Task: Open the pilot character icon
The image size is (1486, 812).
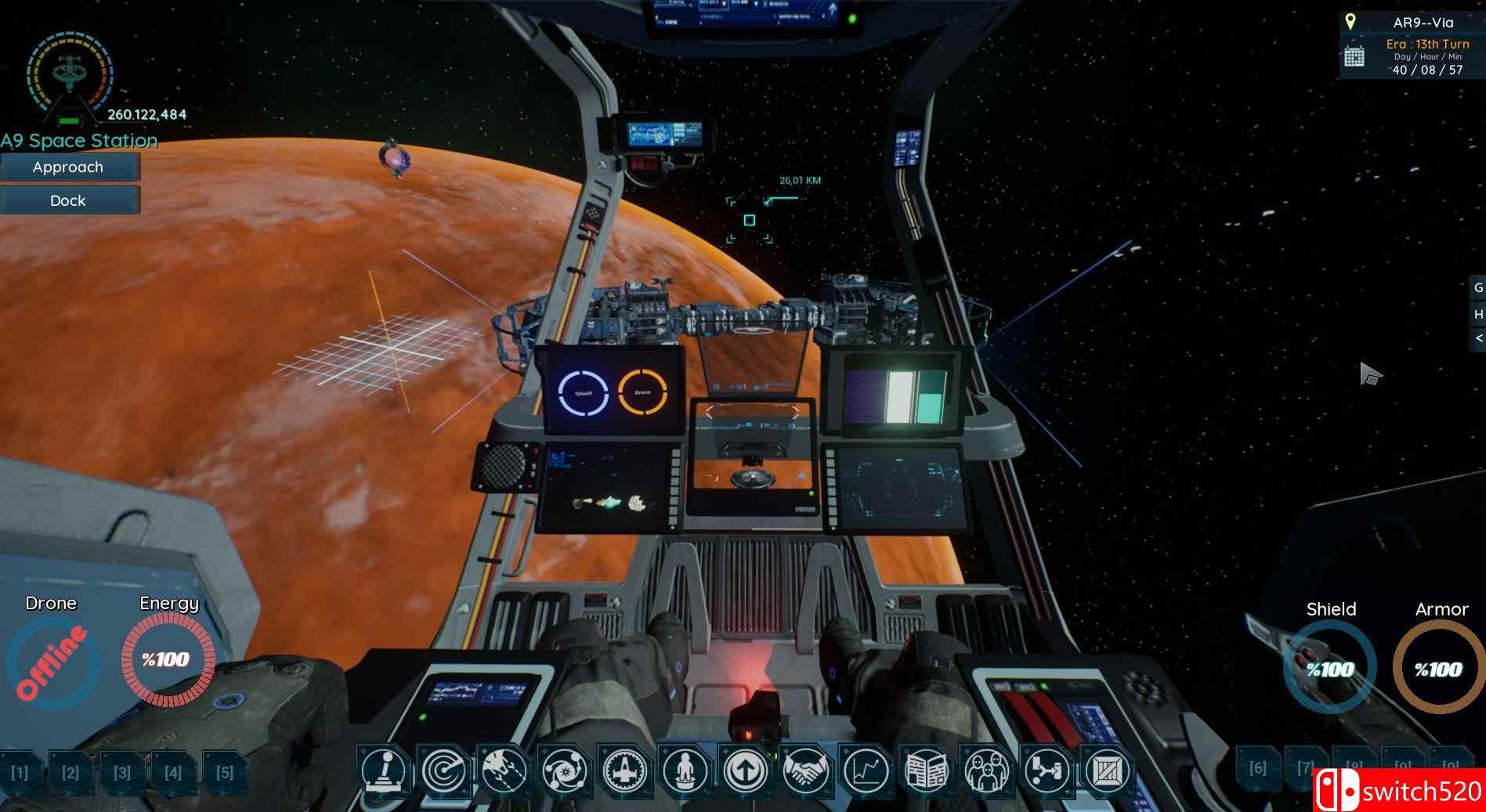Action: pyautogui.click(x=685, y=770)
